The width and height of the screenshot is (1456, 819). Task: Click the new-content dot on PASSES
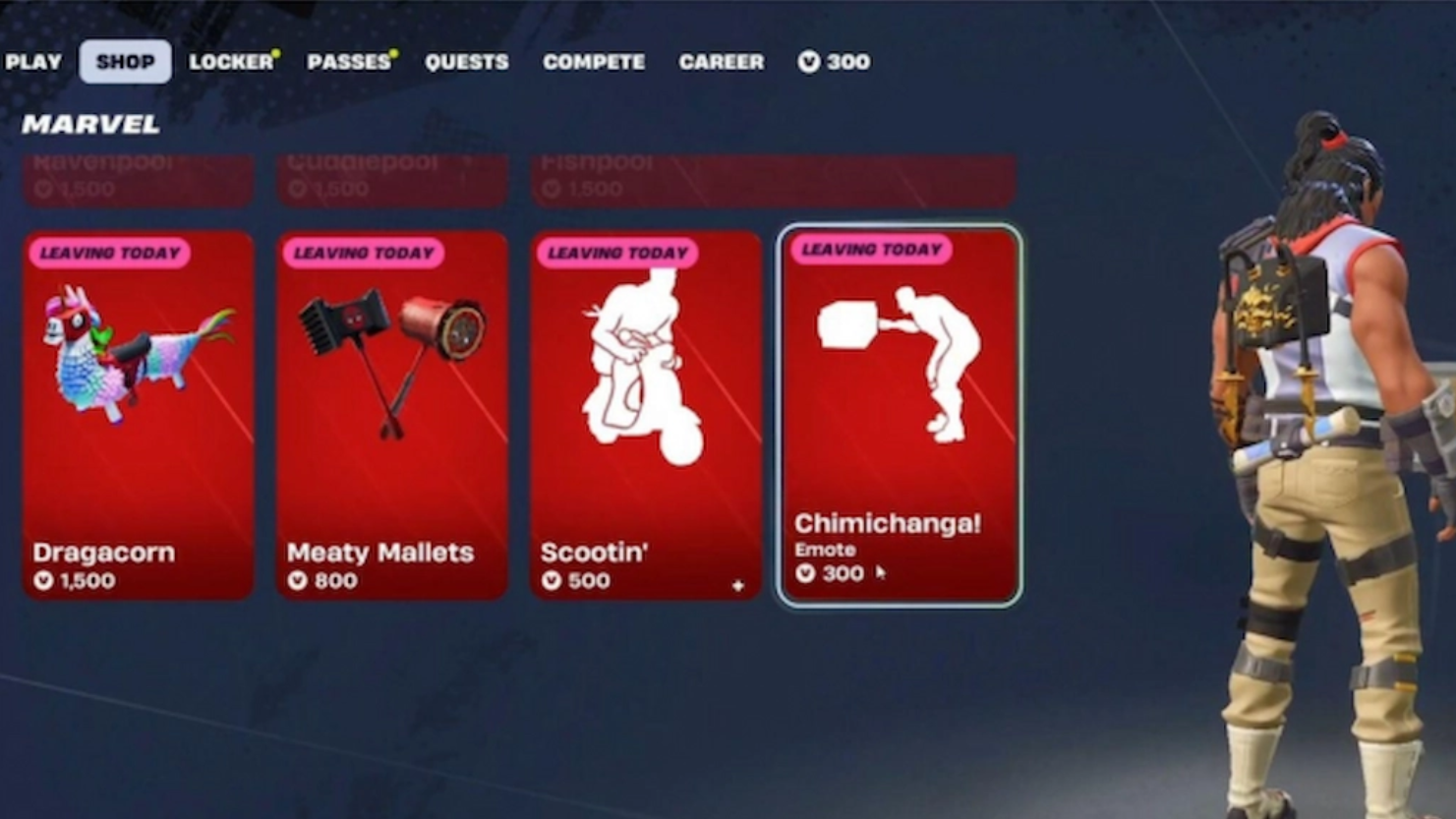395,52
